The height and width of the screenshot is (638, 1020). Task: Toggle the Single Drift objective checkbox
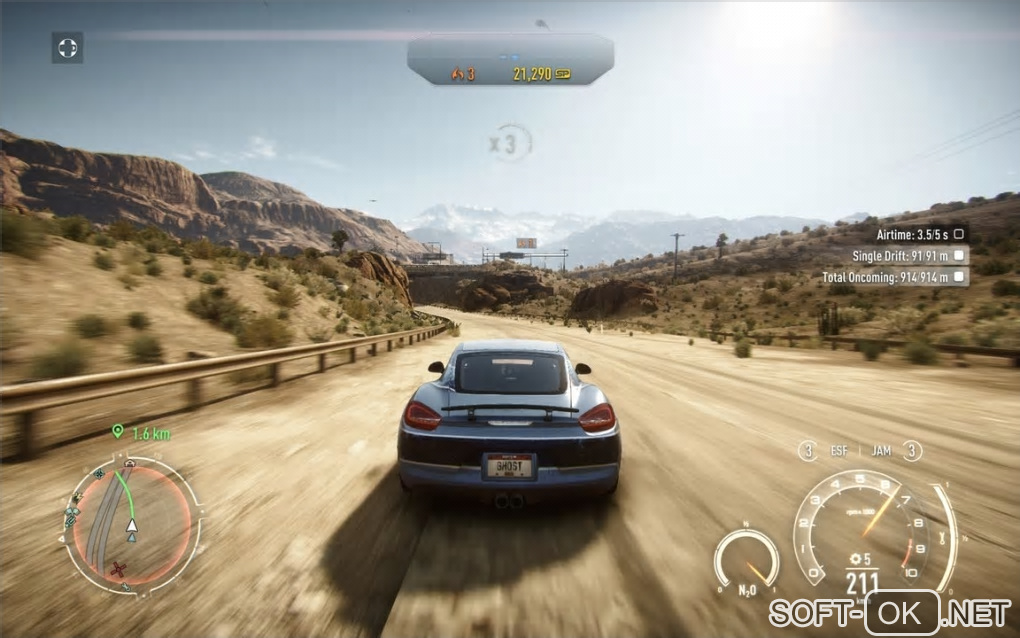tap(959, 255)
